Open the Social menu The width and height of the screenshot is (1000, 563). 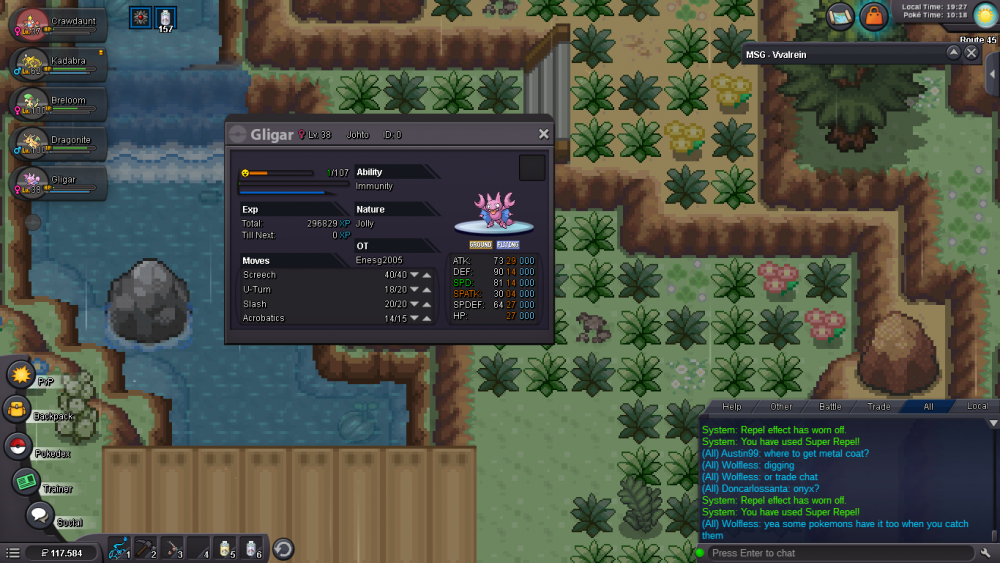pyautogui.click(x=39, y=515)
